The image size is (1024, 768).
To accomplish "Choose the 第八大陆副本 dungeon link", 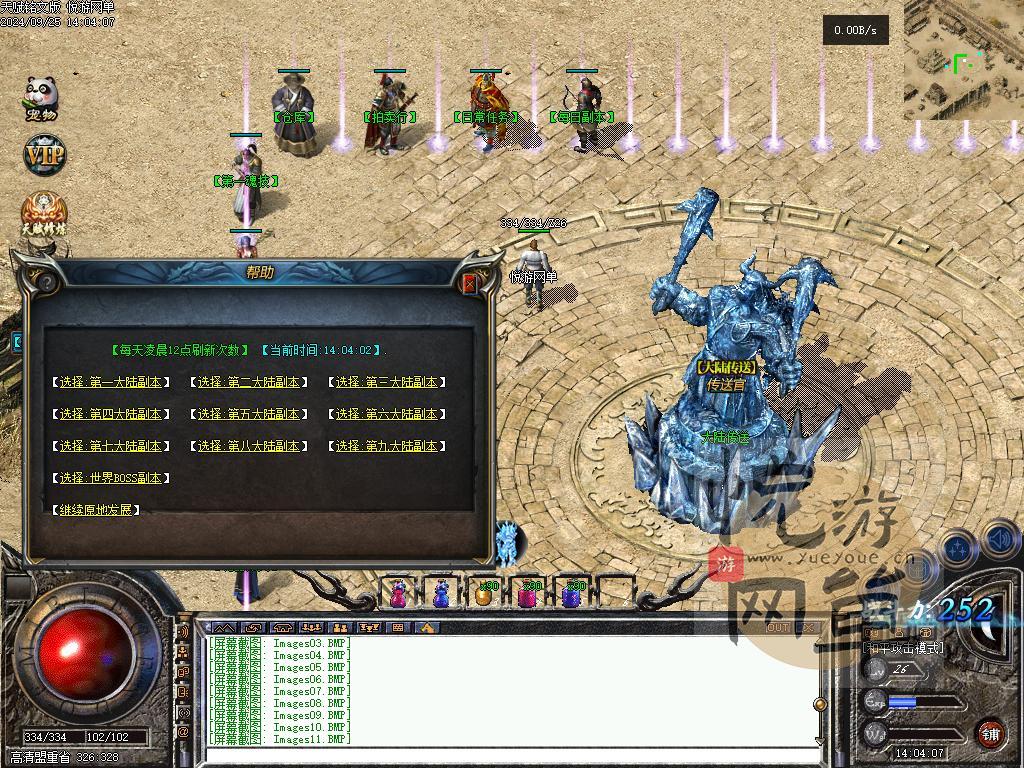I will point(248,446).
